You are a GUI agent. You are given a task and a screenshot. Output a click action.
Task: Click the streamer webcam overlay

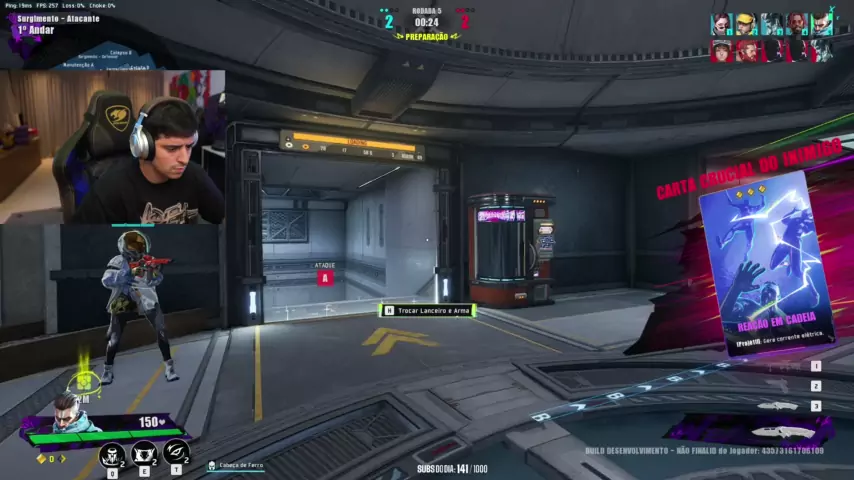(x=113, y=146)
